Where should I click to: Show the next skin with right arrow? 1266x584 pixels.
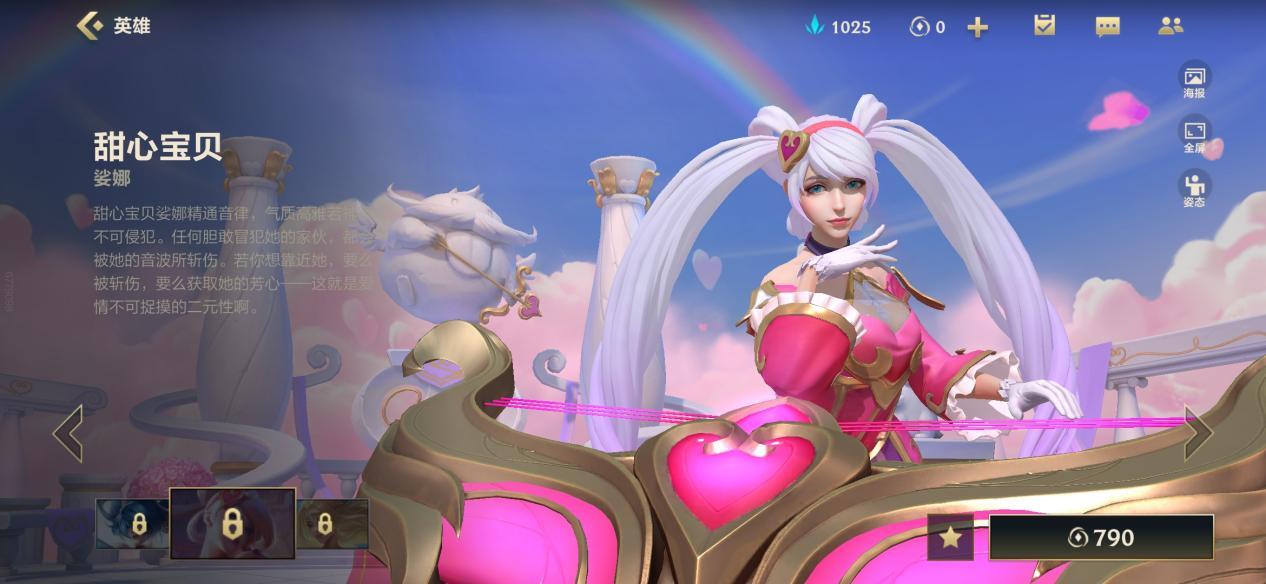point(1197,433)
